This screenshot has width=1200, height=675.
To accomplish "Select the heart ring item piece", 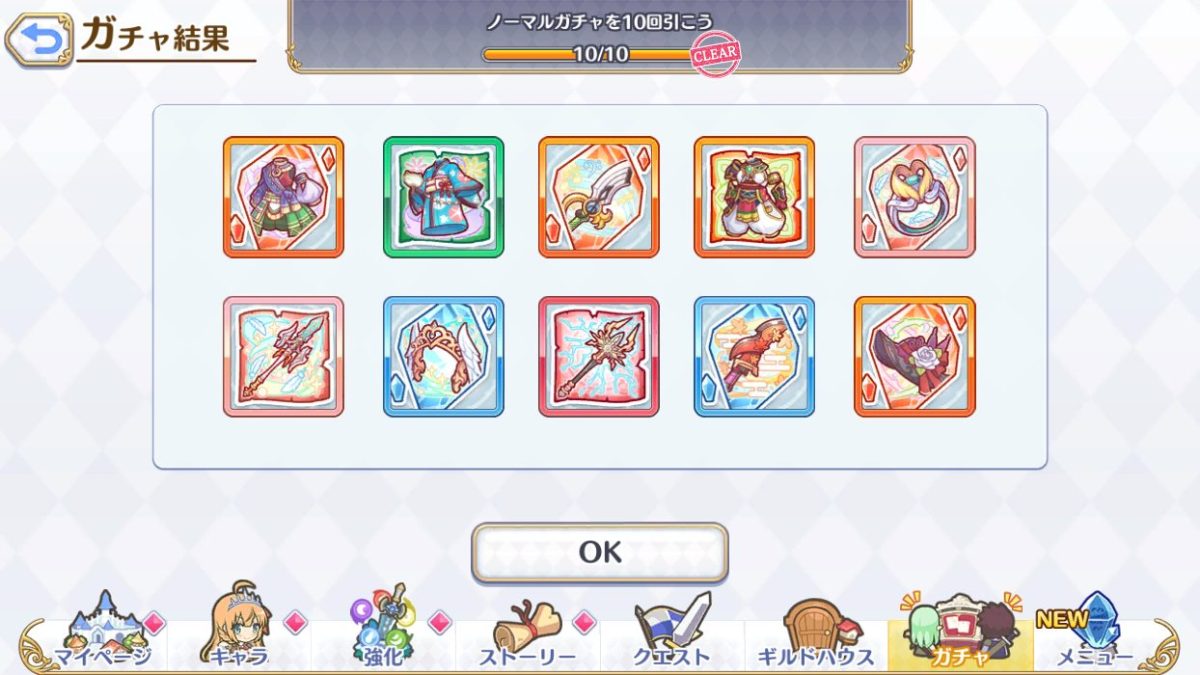I will (x=914, y=197).
